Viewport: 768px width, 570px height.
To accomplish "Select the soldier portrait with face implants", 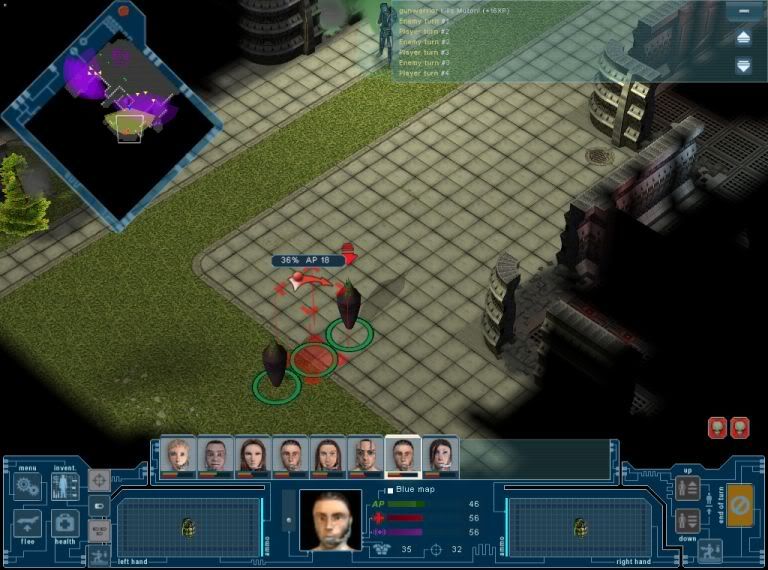I will pos(366,456).
